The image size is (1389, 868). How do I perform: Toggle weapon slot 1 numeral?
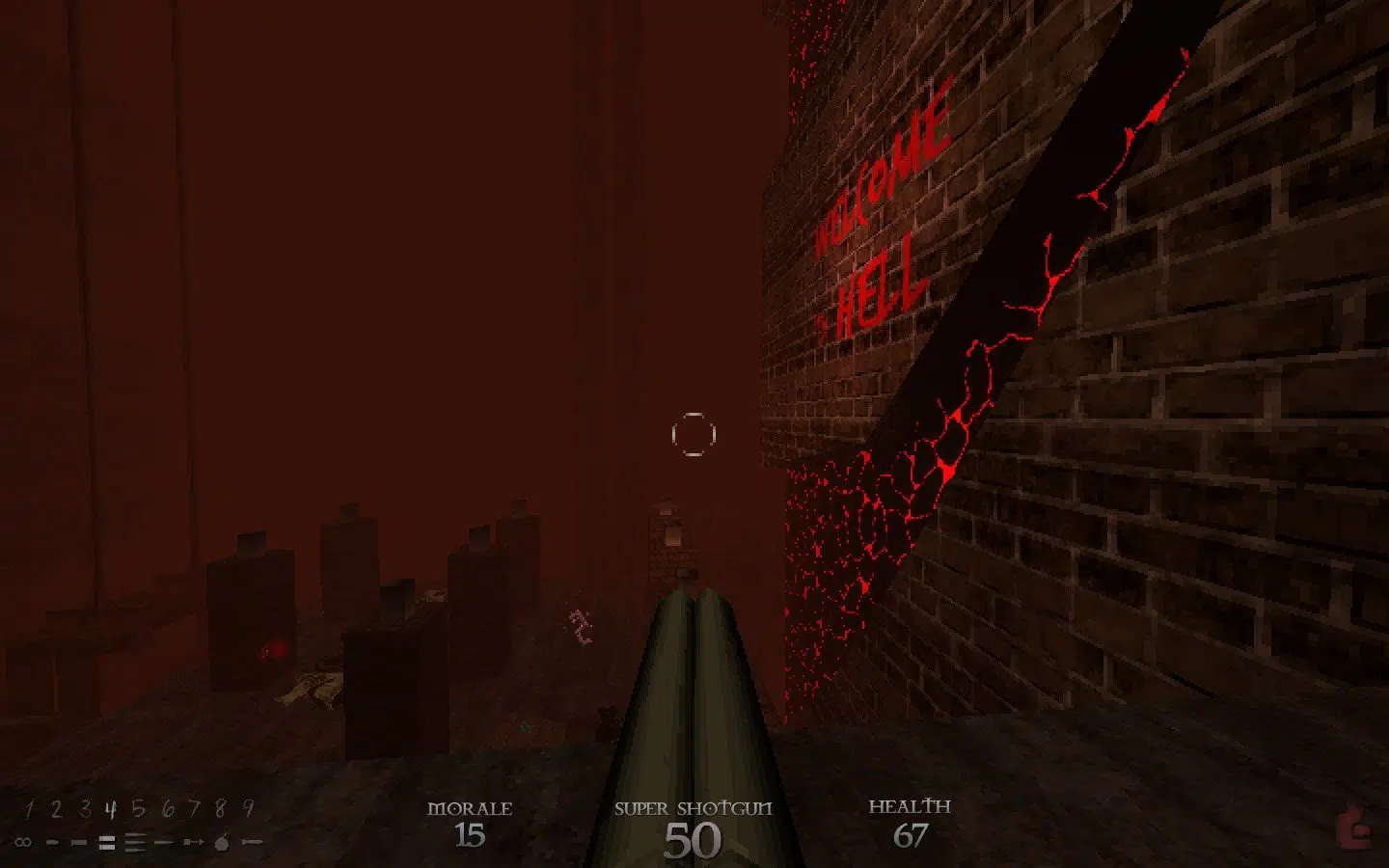coord(30,808)
